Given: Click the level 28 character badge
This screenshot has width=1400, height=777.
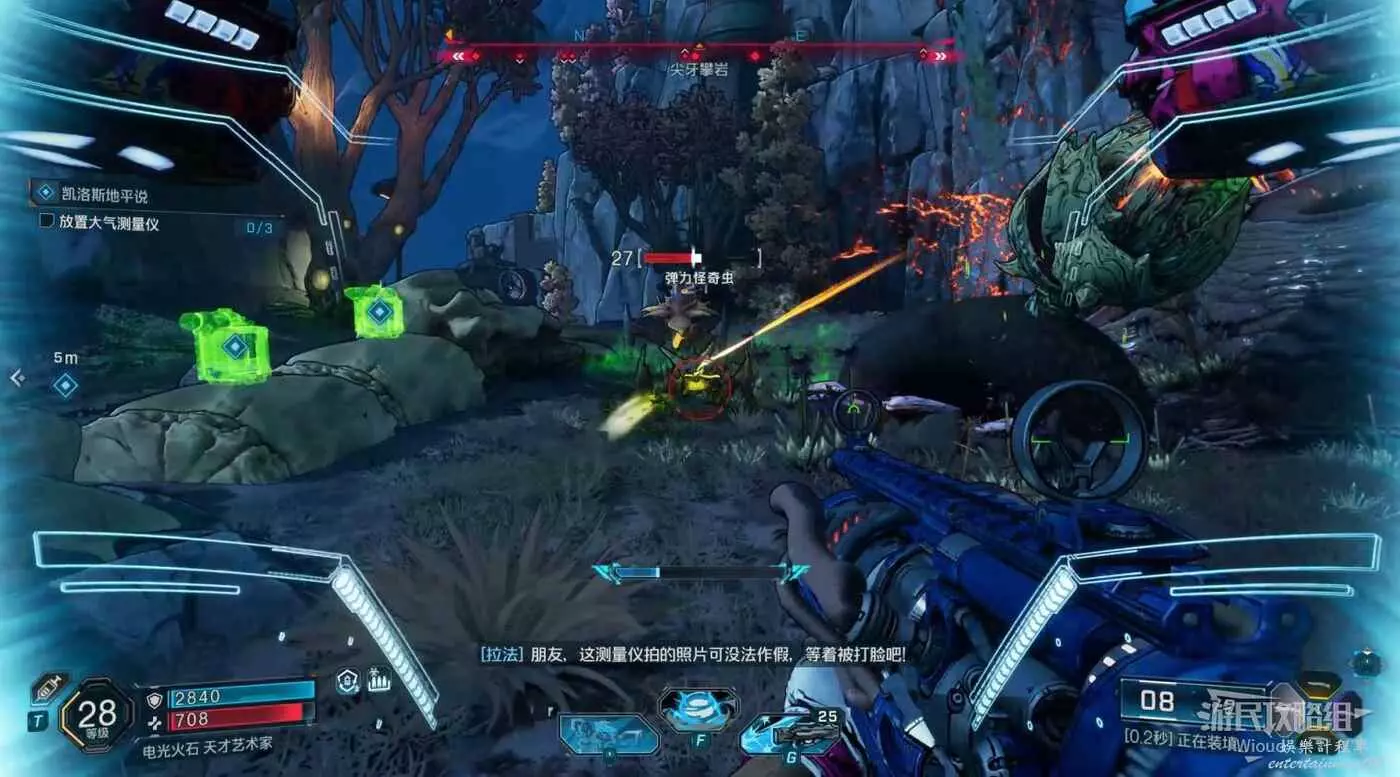Looking at the screenshot, I should (x=96, y=714).
